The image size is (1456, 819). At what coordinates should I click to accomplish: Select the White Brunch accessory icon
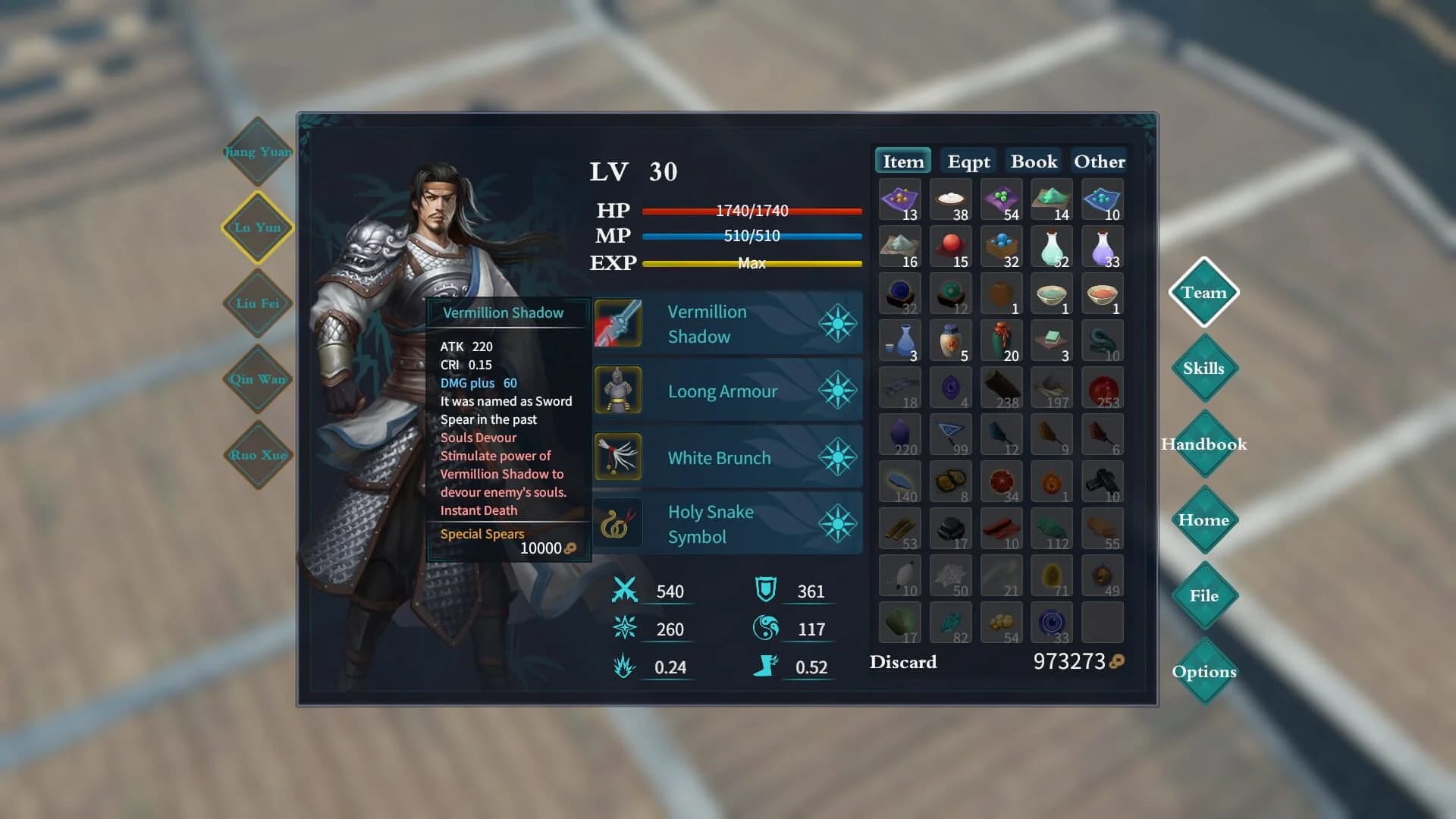coord(618,456)
